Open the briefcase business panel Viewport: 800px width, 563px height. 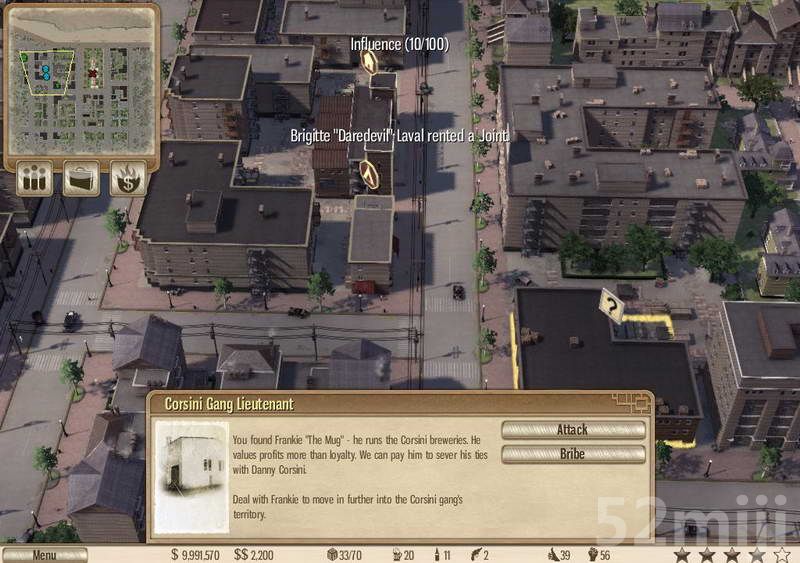81,179
